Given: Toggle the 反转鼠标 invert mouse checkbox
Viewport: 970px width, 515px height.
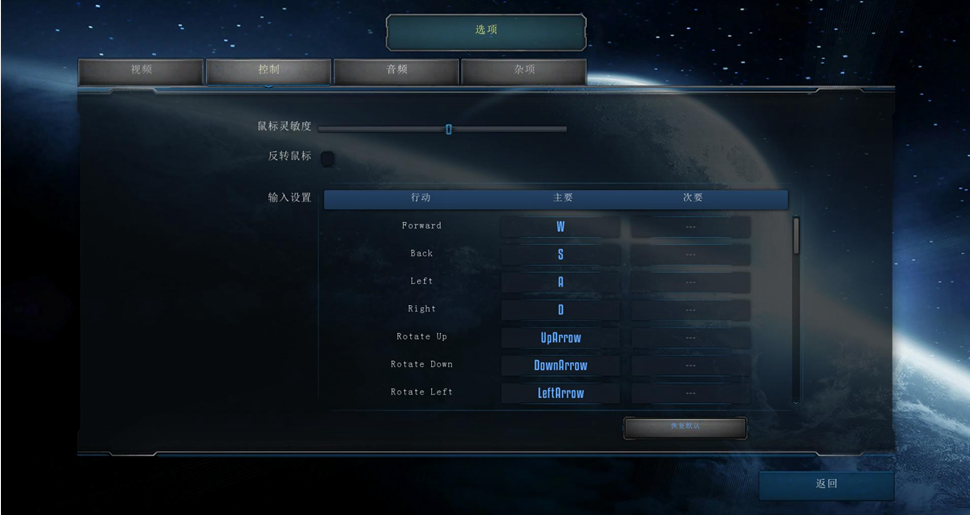Looking at the screenshot, I should point(327,157).
